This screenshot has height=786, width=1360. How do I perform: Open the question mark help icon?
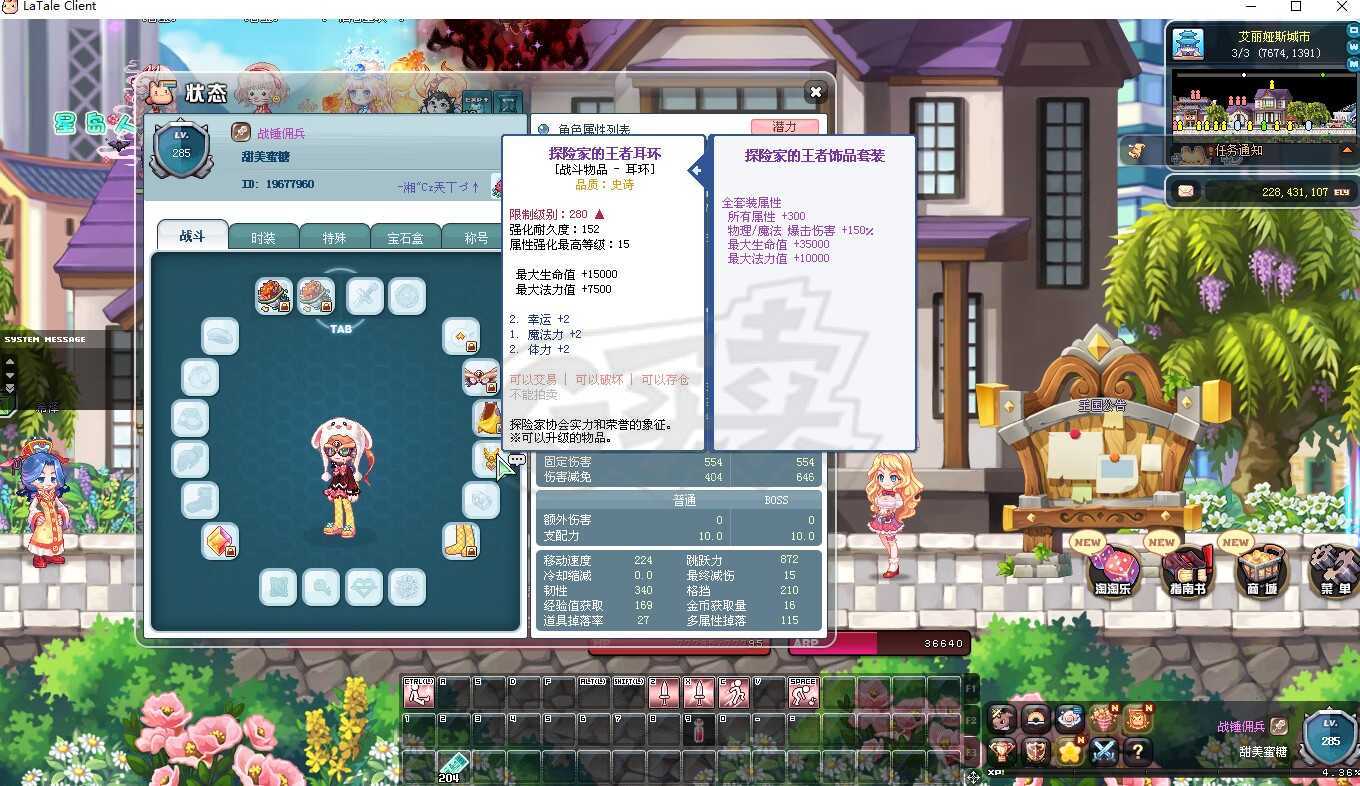1138,750
